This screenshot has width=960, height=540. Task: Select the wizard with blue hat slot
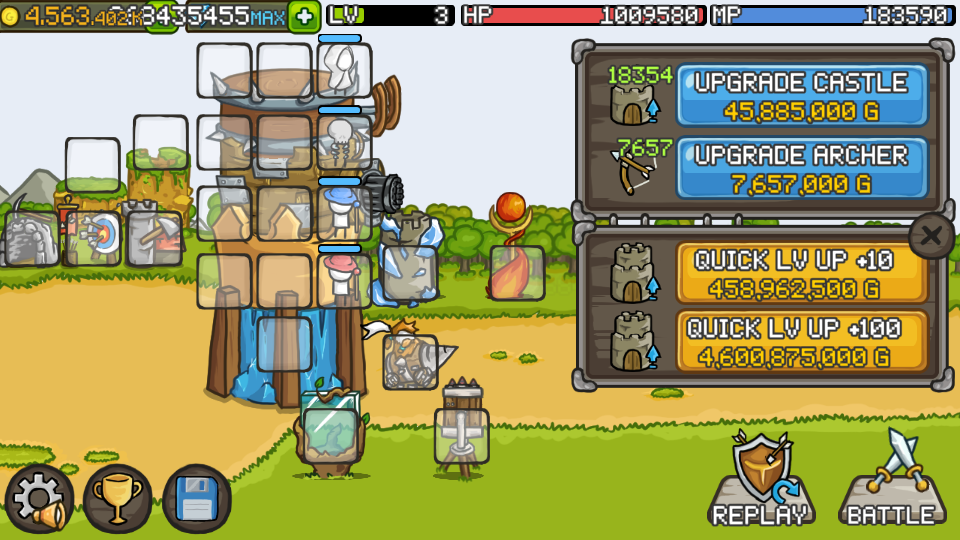tap(344, 211)
